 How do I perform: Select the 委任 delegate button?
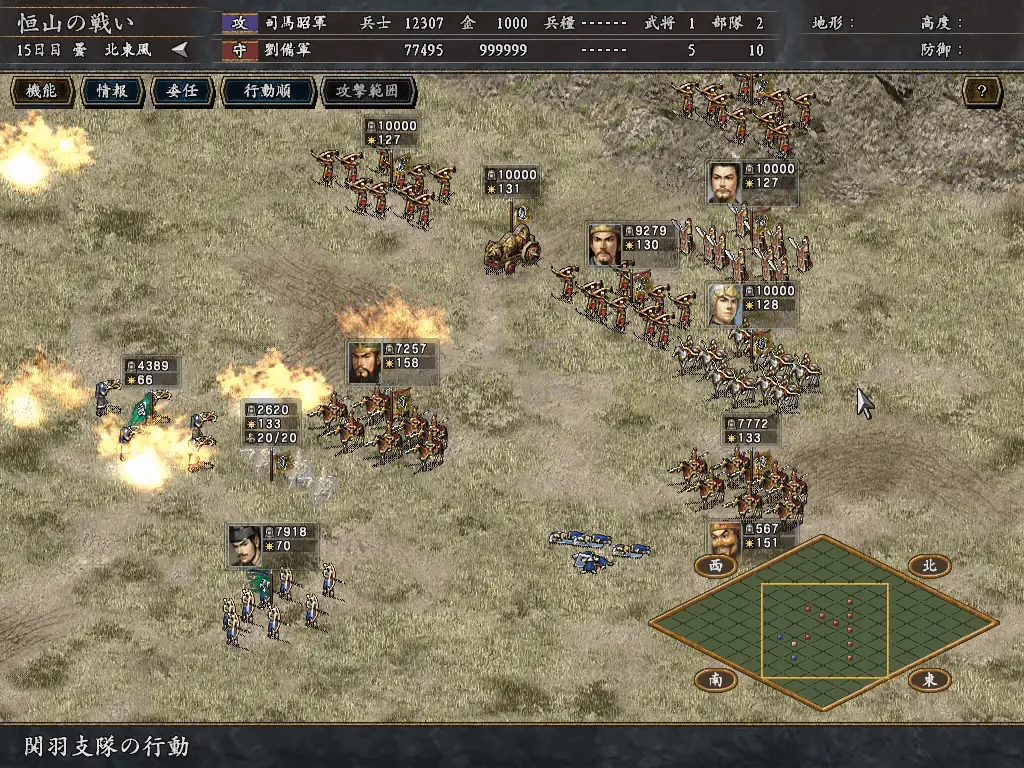point(182,91)
